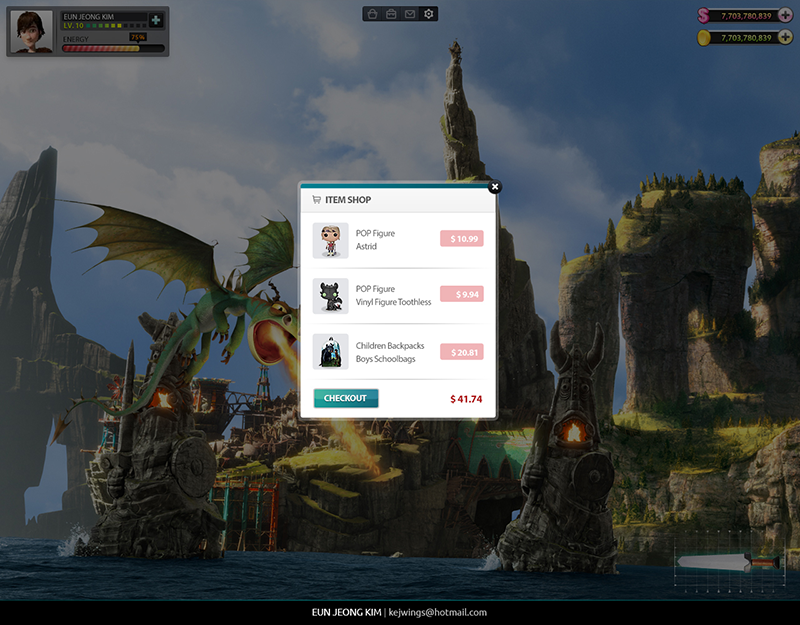The height and width of the screenshot is (625, 800).
Task: Choose the Toothless vinyl figure thumbnail
Action: pos(330,296)
